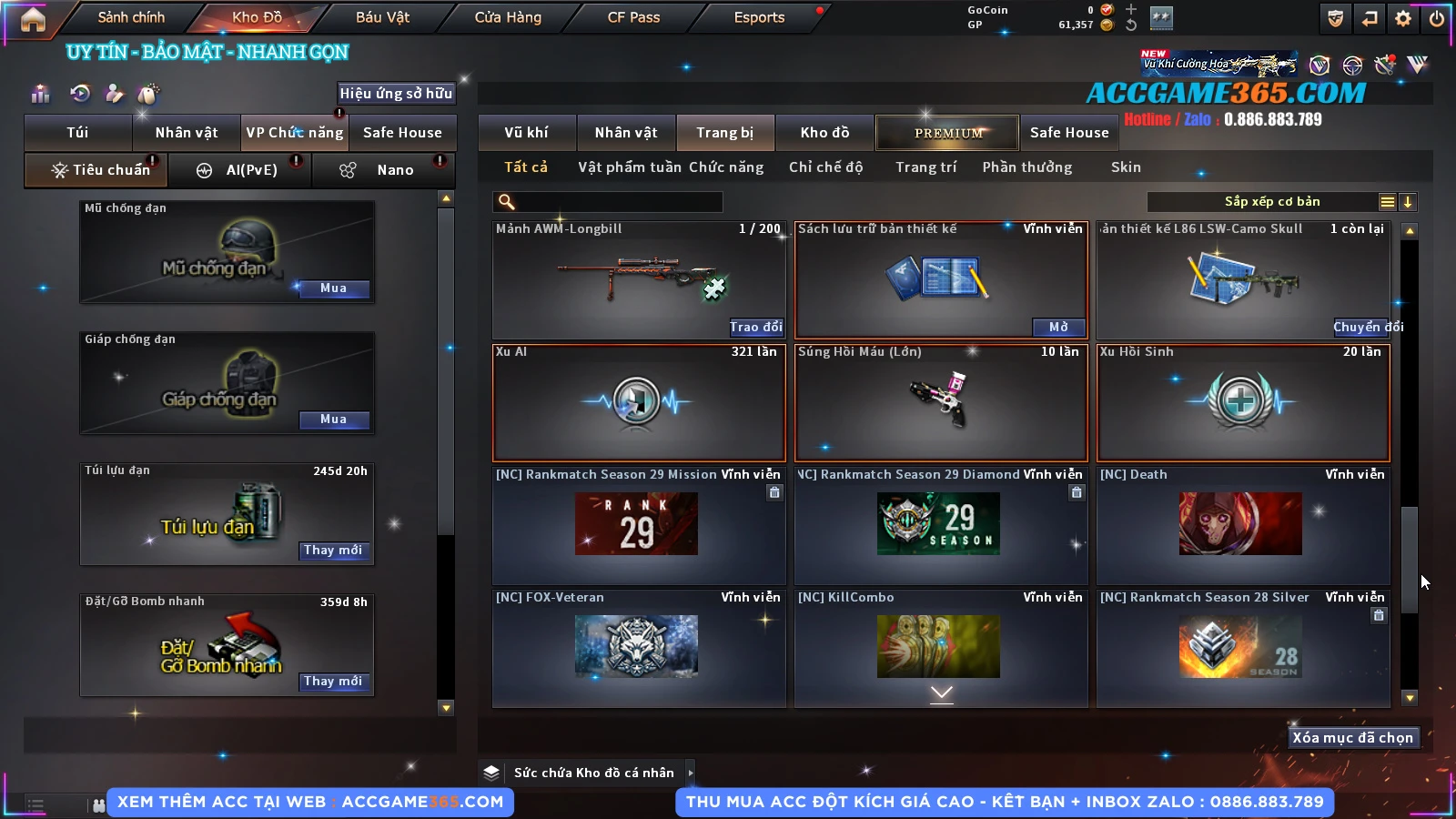Click Xóa mục đã chọn button
This screenshot has height=819, width=1456.
point(1352,738)
